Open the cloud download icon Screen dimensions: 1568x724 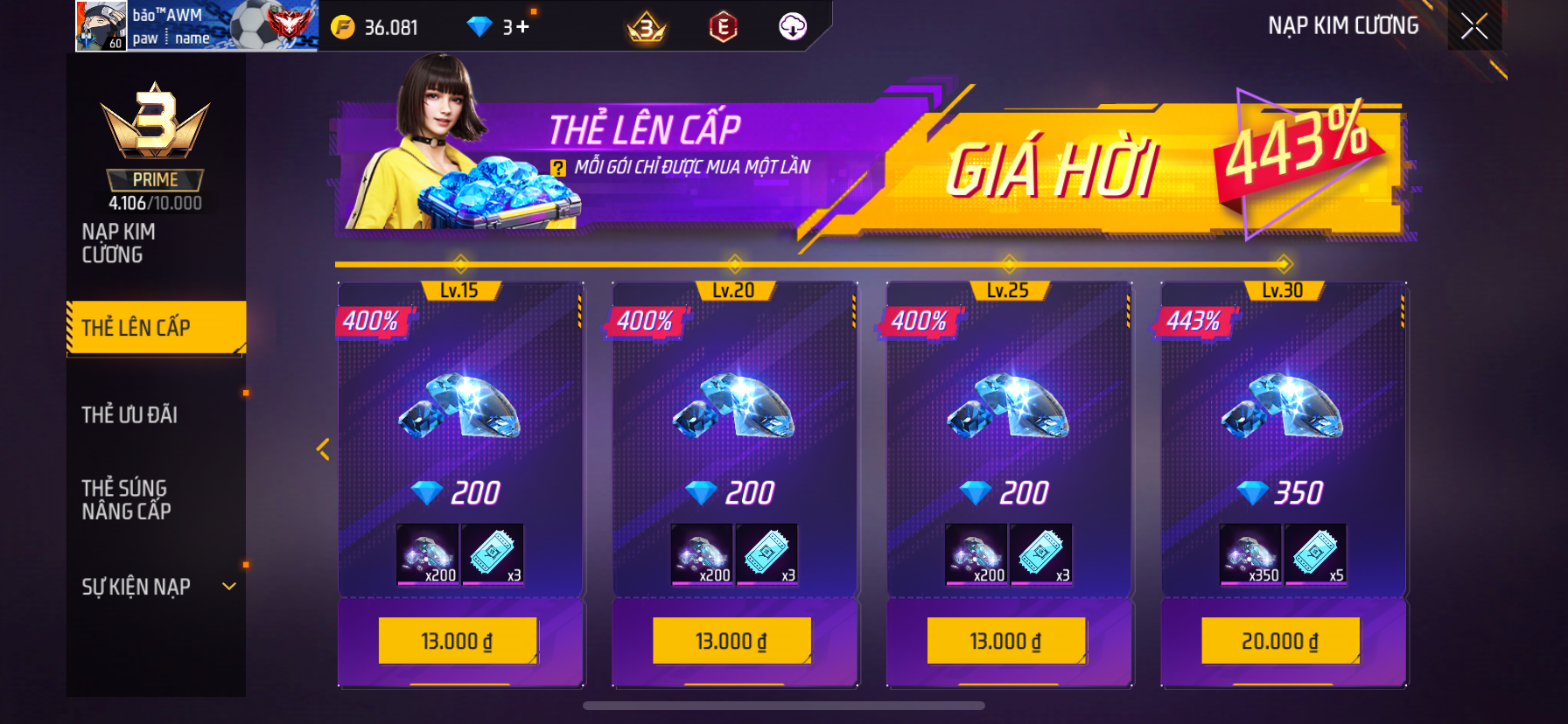(793, 27)
